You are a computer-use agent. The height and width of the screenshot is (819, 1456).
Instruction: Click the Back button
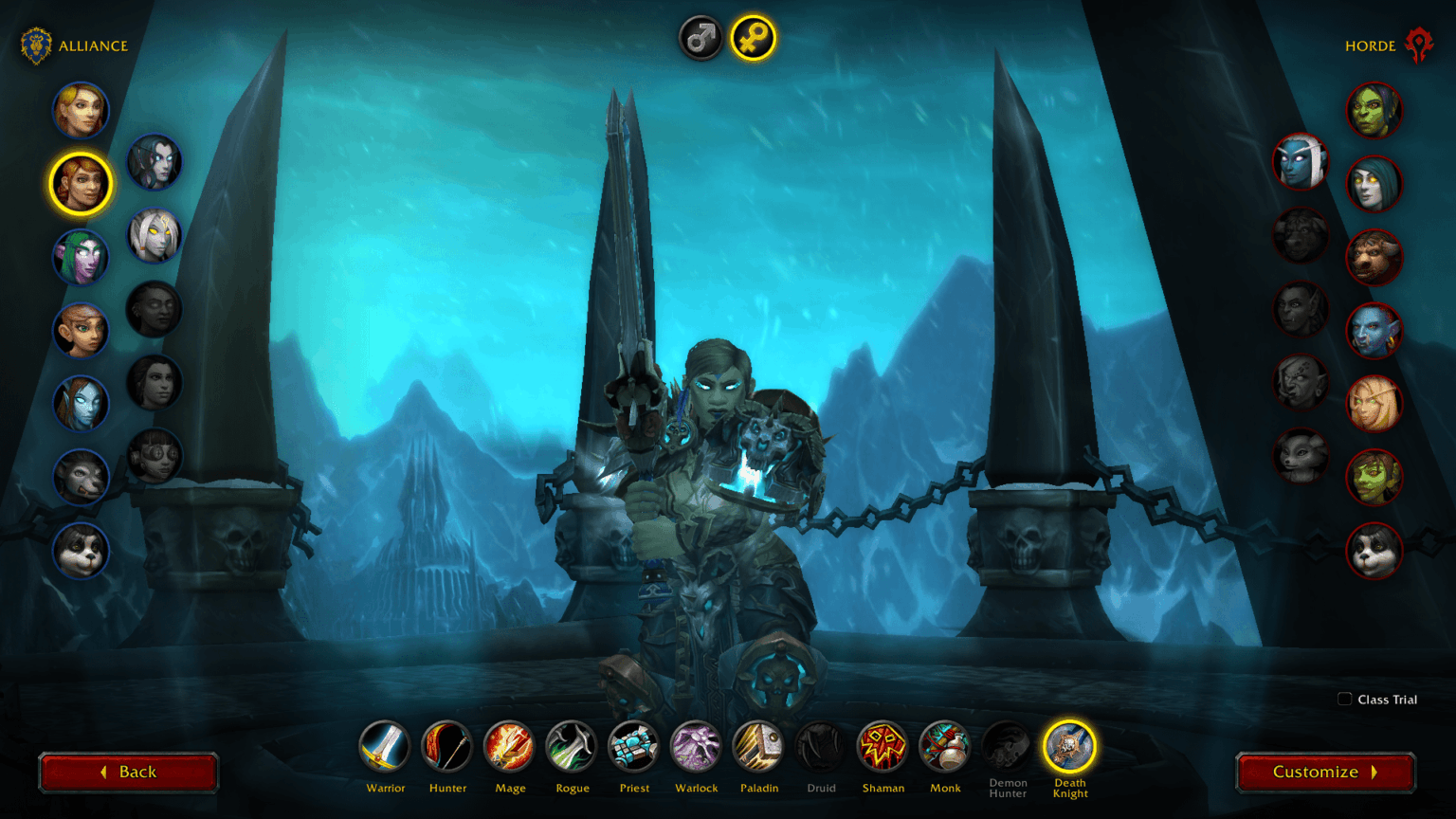coord(129,772)
